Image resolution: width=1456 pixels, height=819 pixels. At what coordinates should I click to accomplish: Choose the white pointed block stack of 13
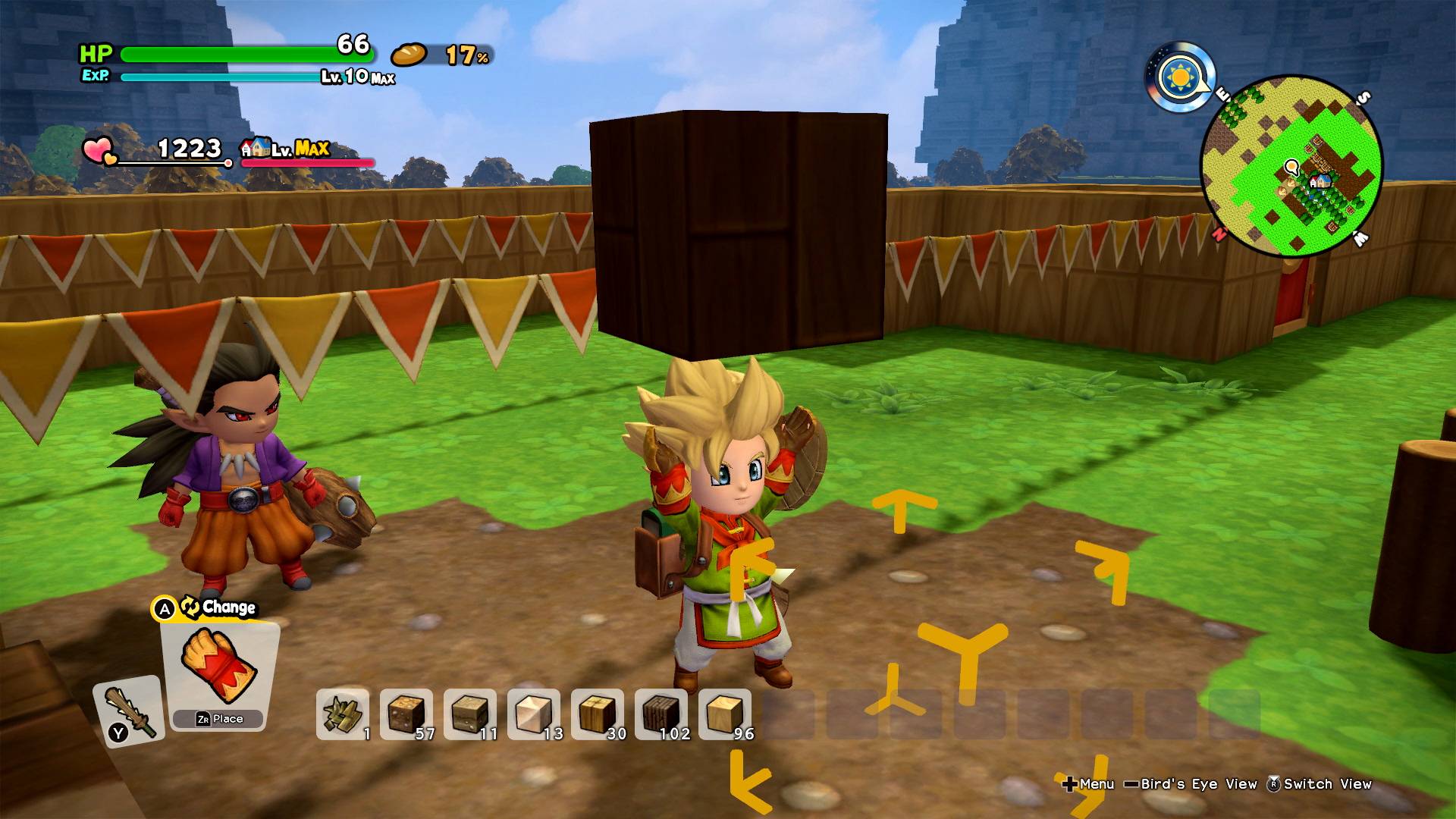pos(534,714)
